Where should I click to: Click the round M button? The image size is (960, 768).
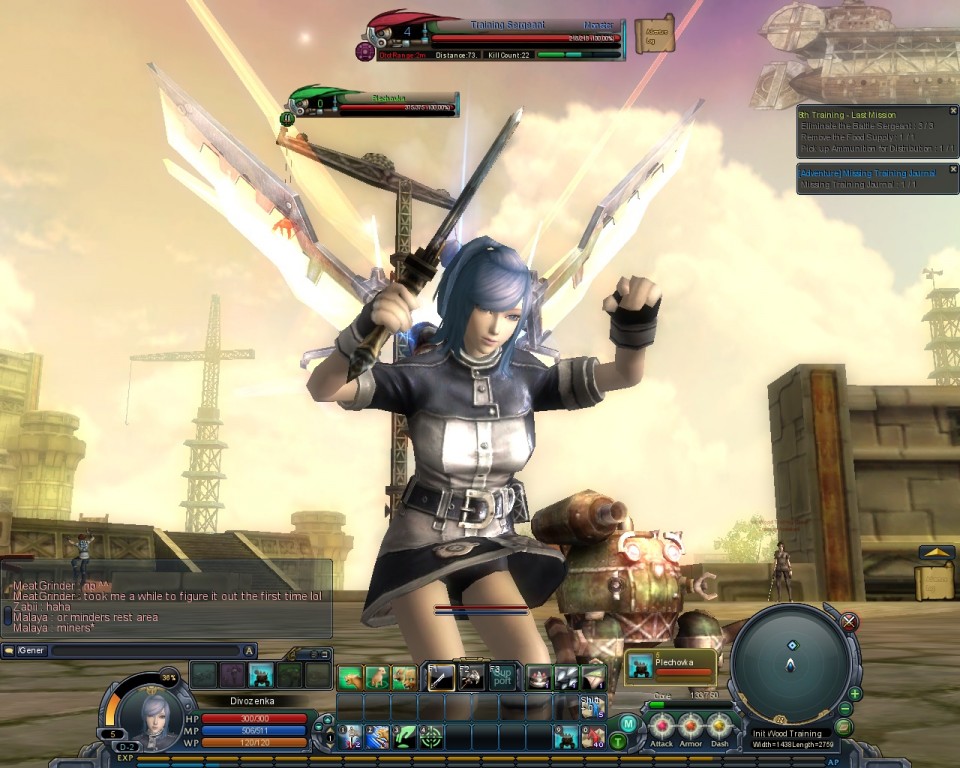pos(627,723)
